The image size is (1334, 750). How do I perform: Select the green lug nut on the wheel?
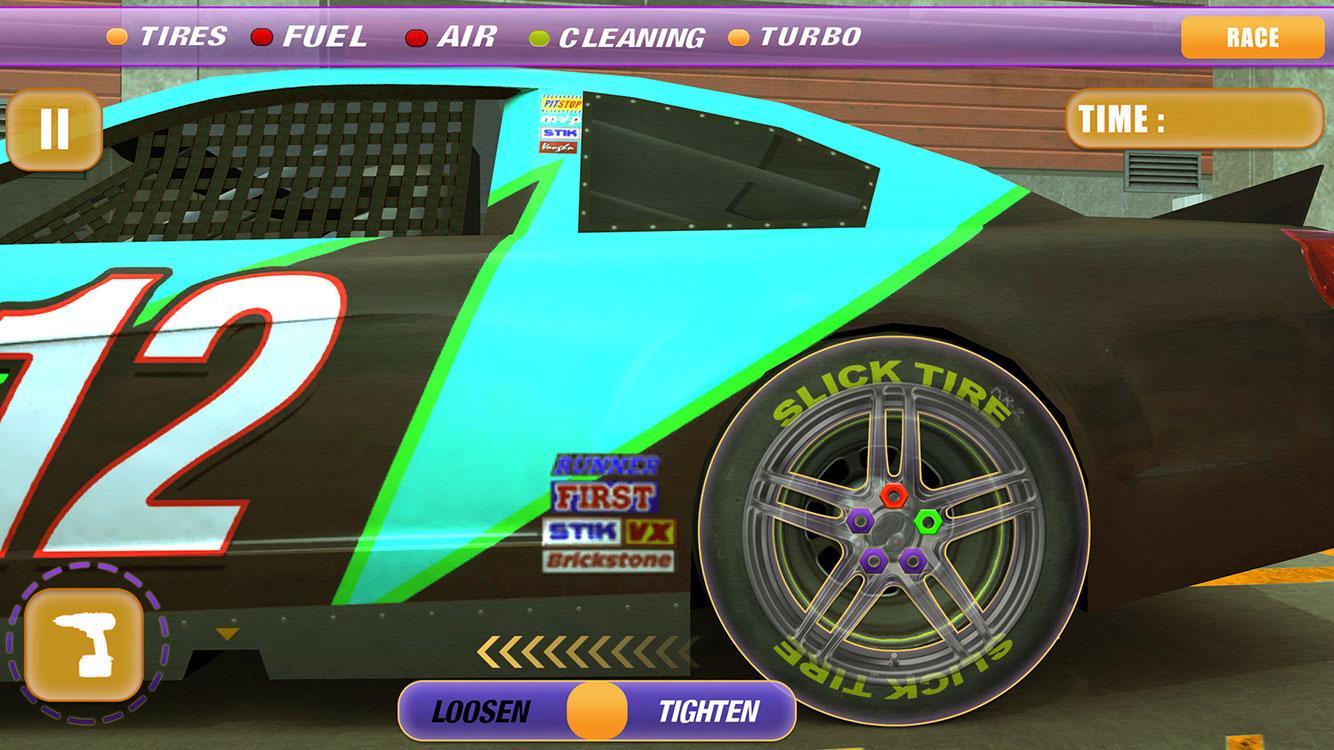point(928,520)
